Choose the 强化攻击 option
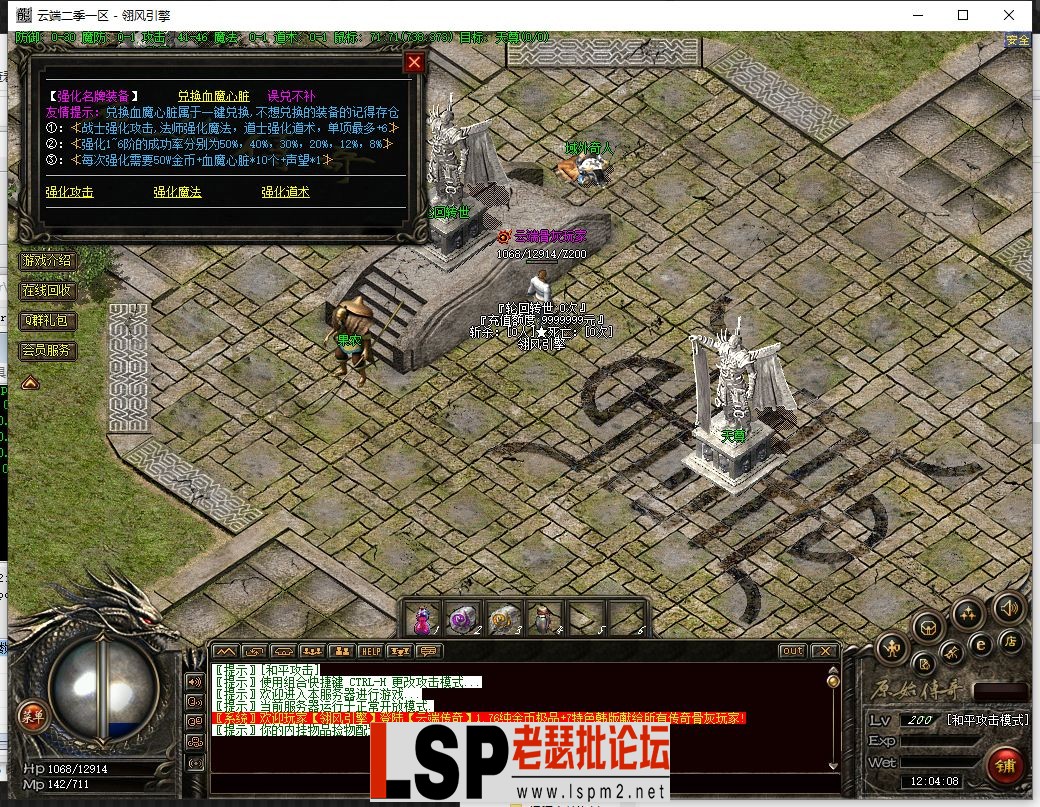 (69, 192)
